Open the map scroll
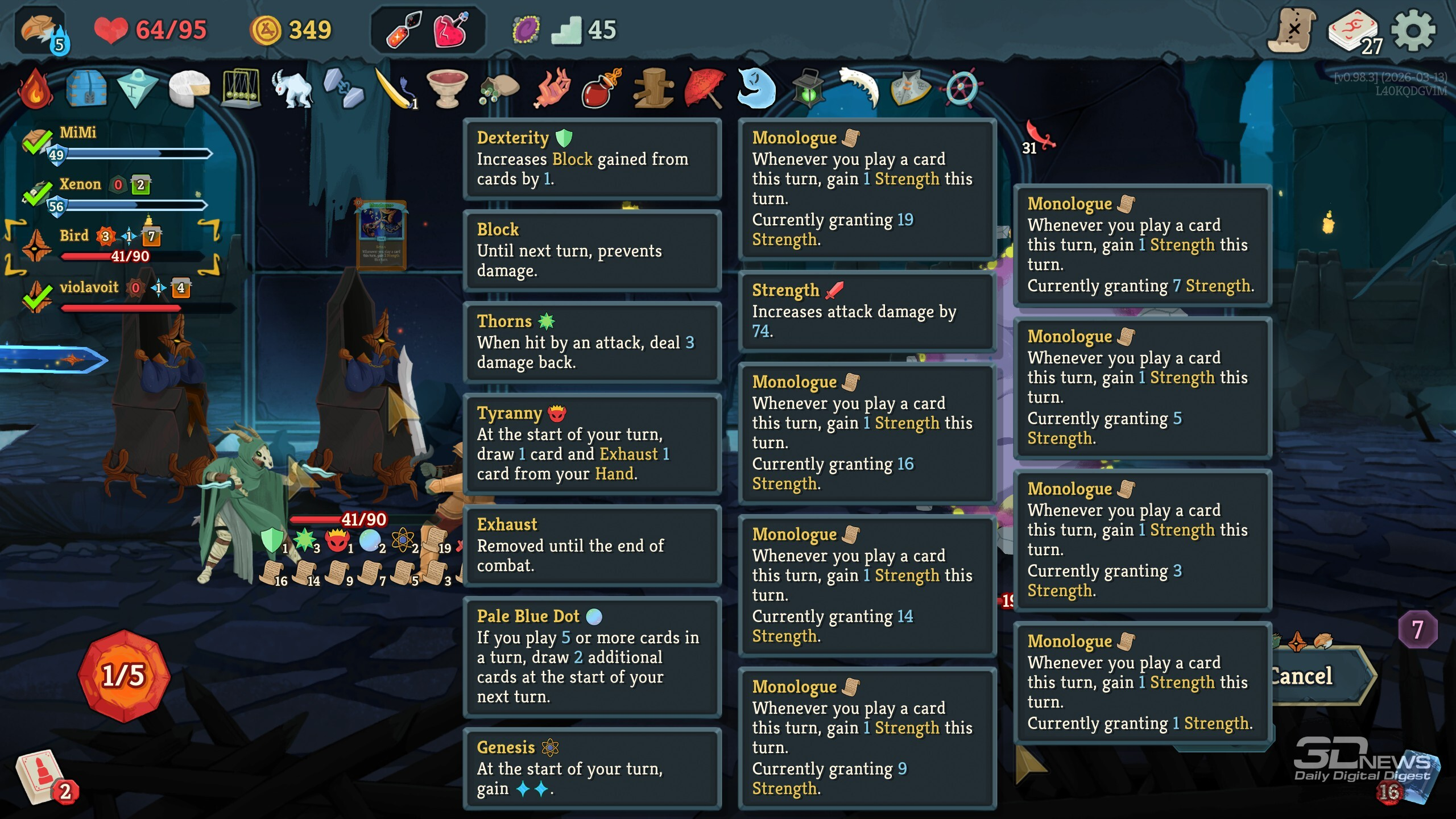This screenshot has width=1456, height=819. [1292, 31]
